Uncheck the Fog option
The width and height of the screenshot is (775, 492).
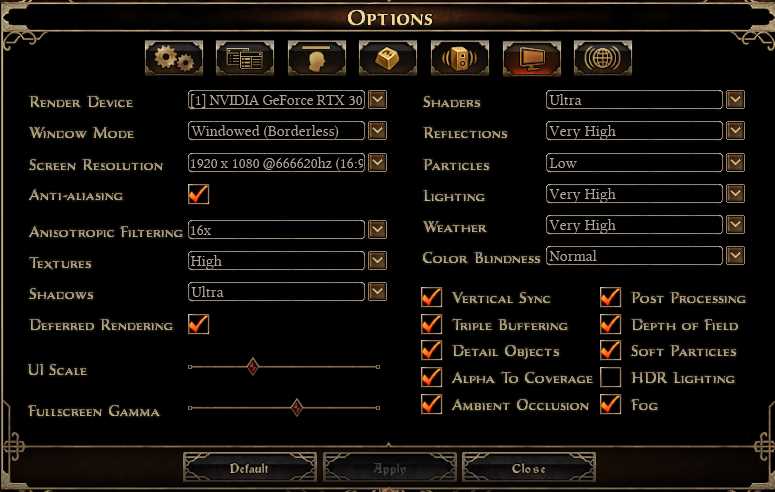pyautogui.click(x=611, y=404)
